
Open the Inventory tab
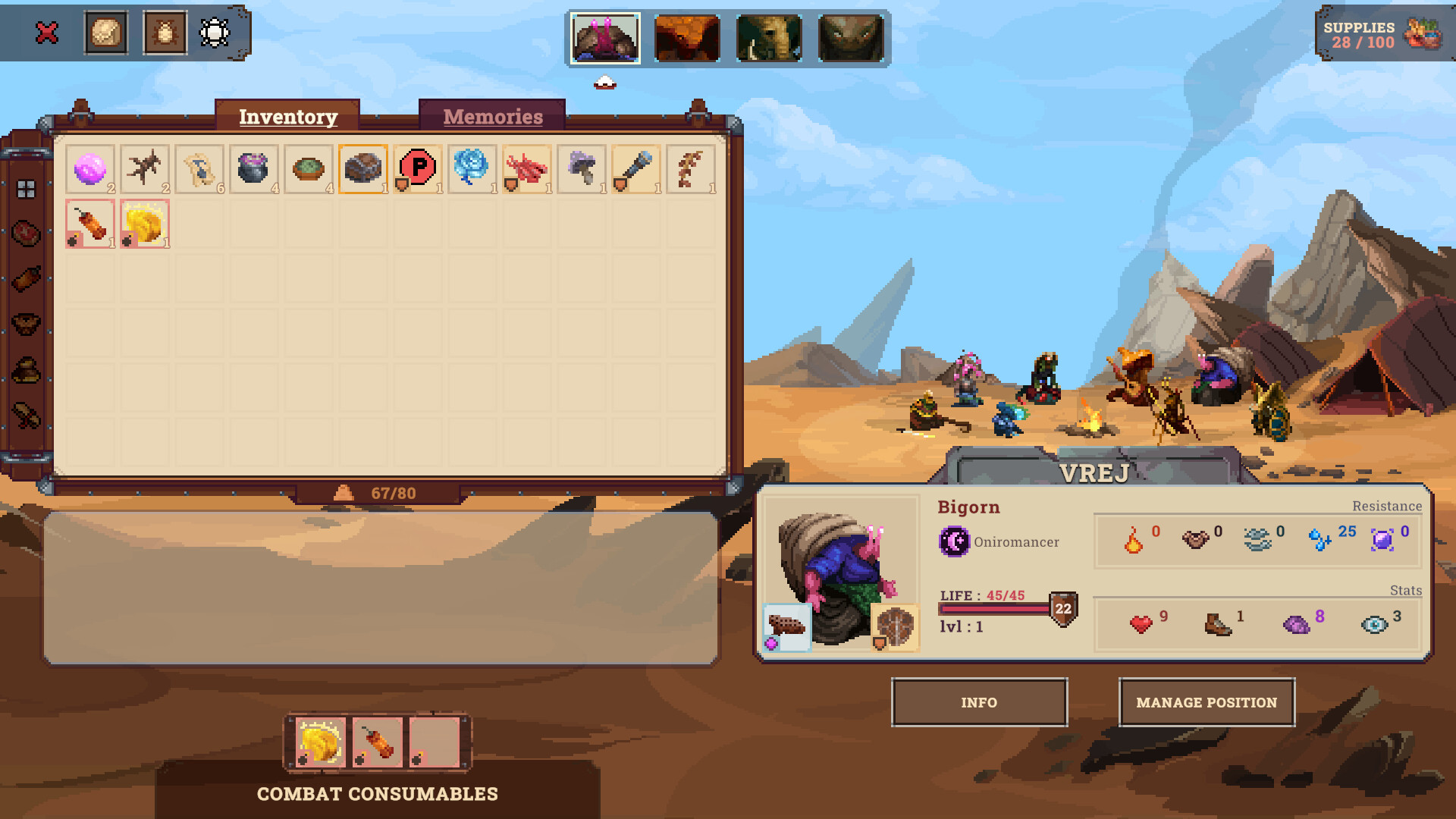tap(287, 116)
